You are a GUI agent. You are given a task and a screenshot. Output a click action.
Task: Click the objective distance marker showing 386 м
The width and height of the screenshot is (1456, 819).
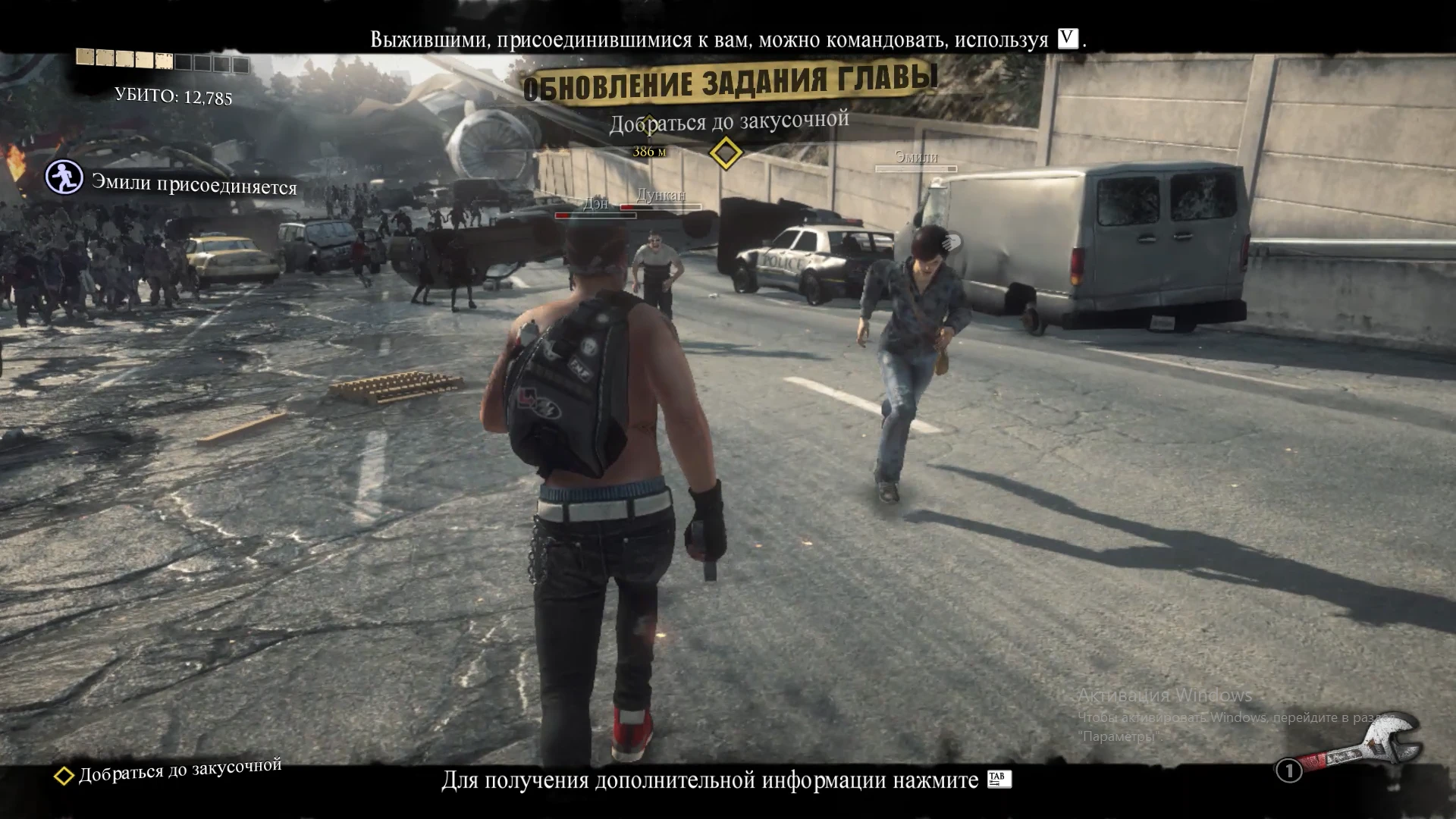[648, 152]
